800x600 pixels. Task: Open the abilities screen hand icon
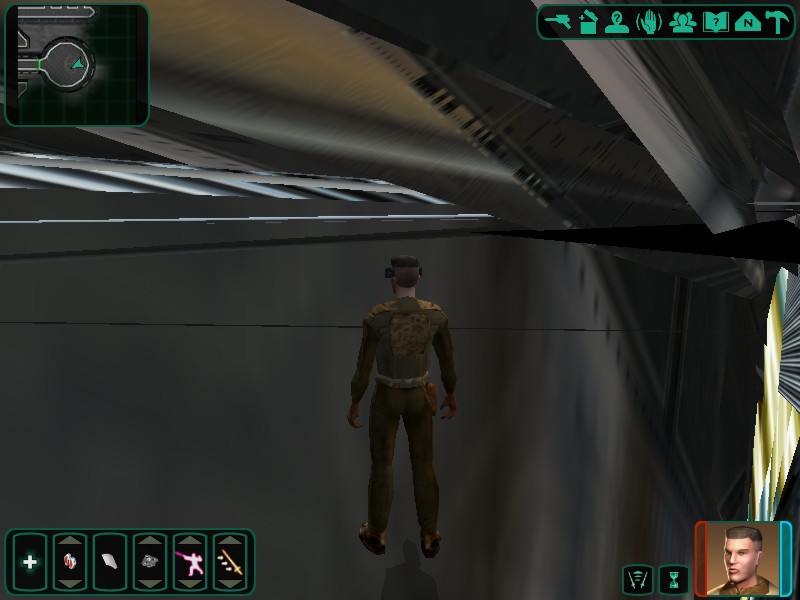click(x=649, y=22)
